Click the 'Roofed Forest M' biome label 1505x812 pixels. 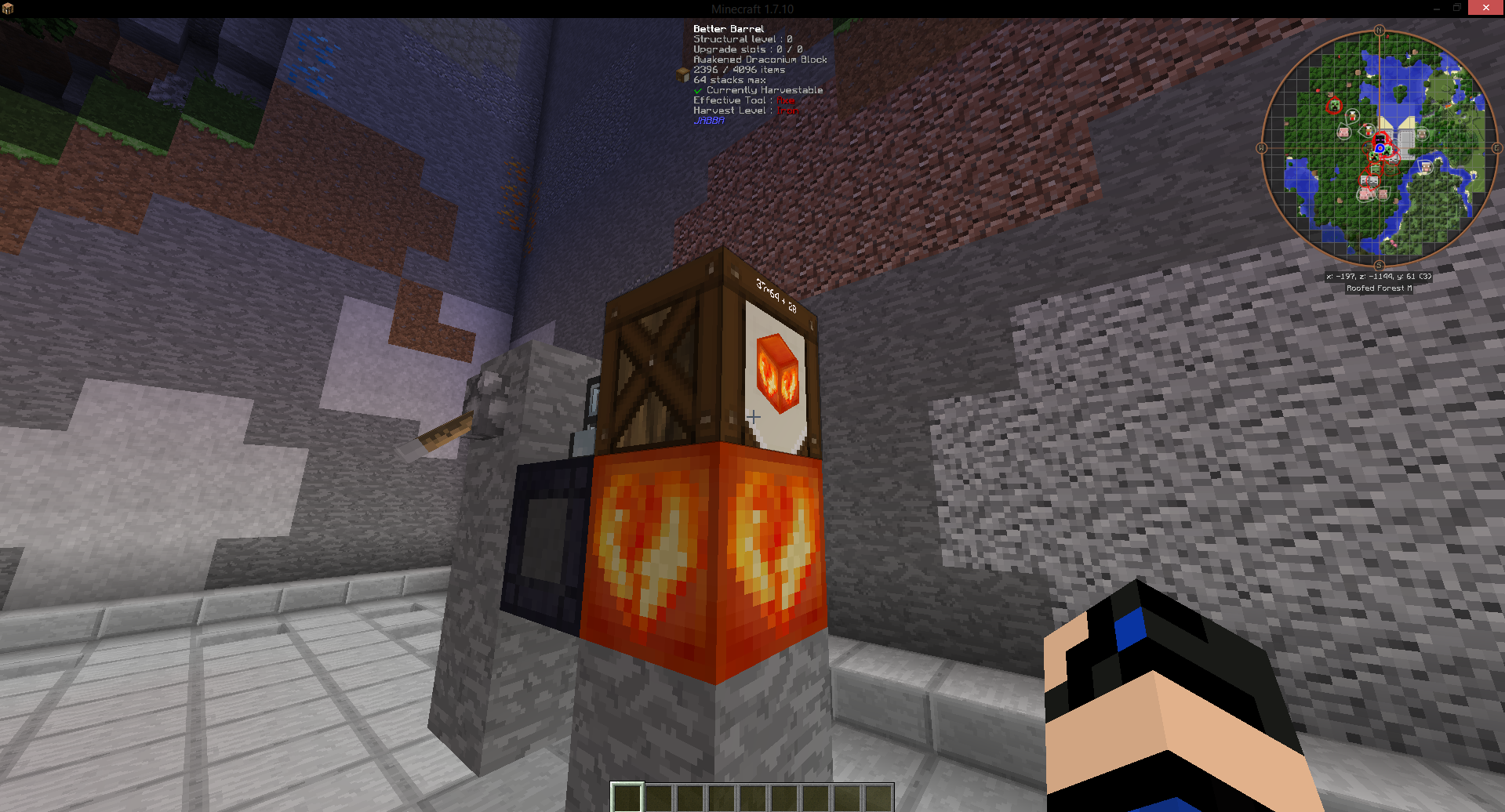pyautogui.click(x=1380, y=287)
